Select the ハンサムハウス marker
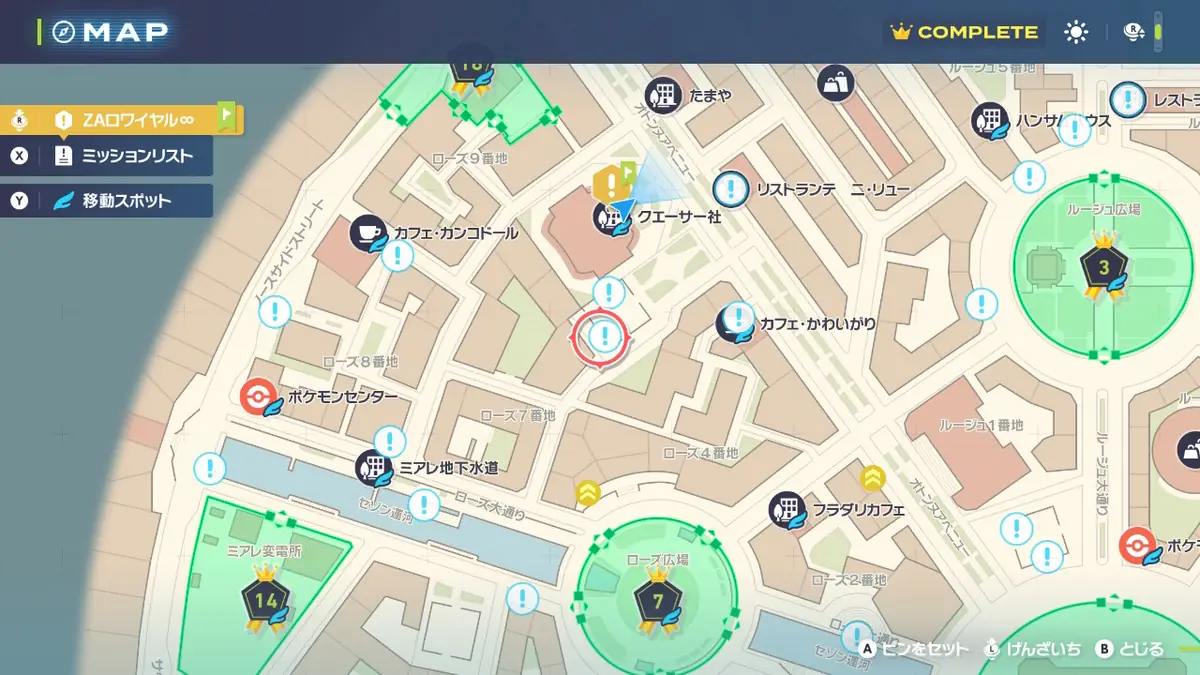 (989, 121)
